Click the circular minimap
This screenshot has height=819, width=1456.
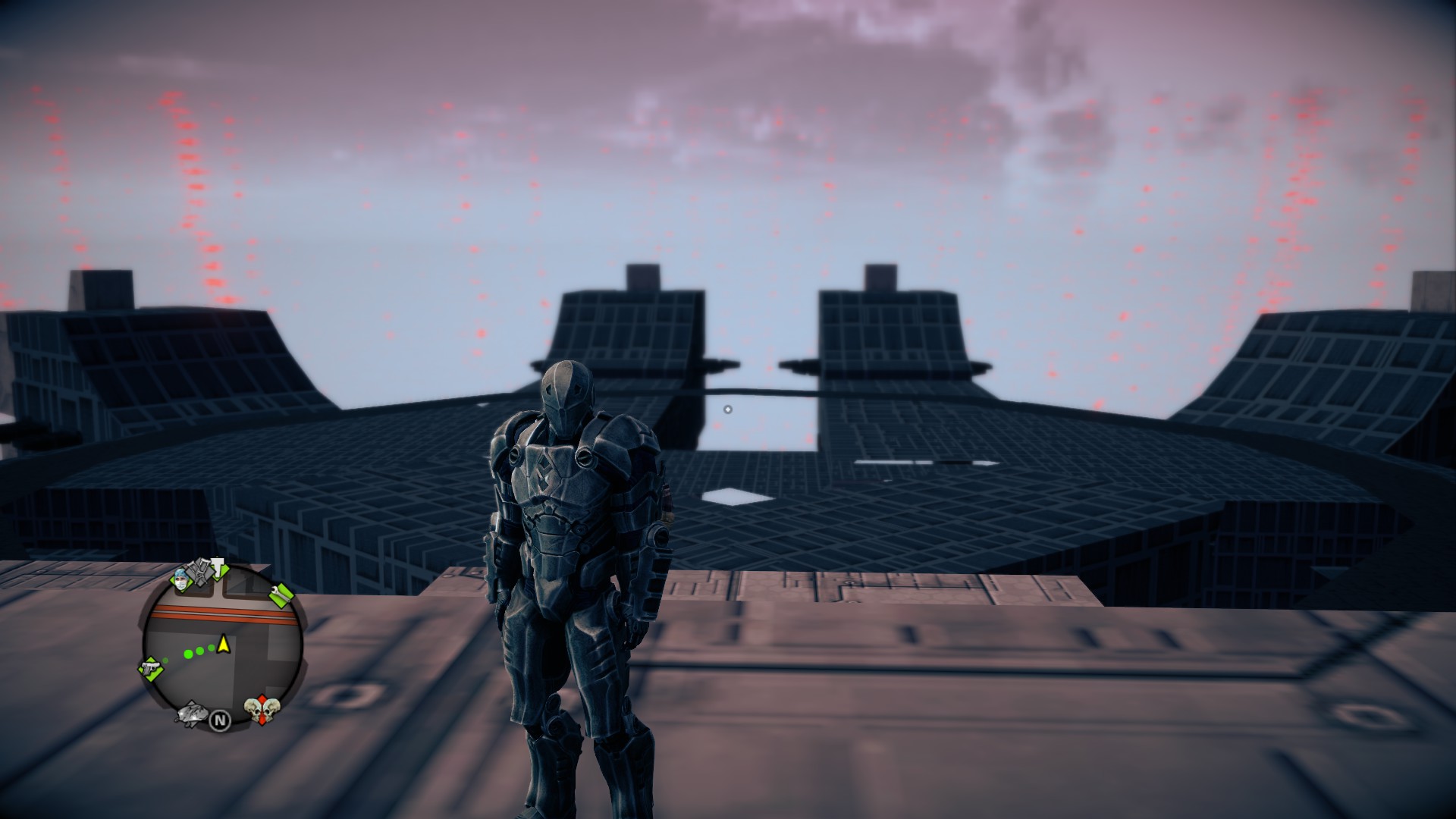tap(221, 647)
